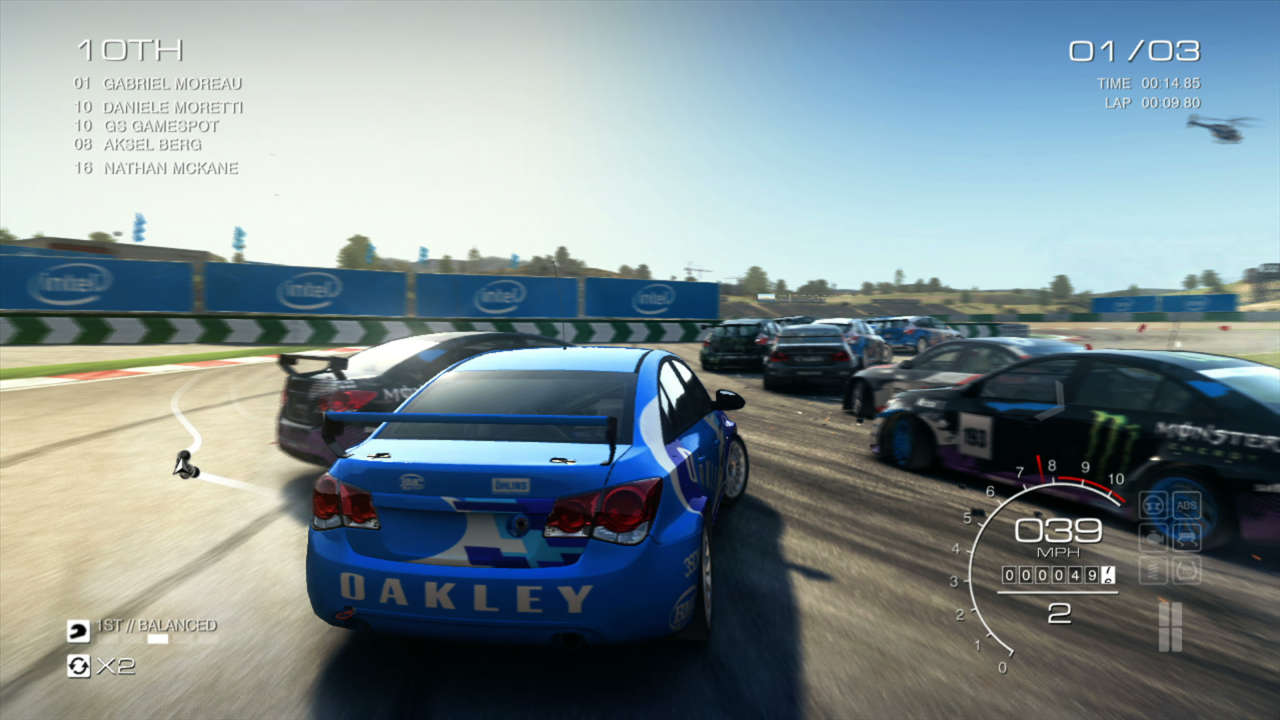The image size is (1280, 720).
Task: Select the Aksel Berg standings entry
Action: point(152,145)
